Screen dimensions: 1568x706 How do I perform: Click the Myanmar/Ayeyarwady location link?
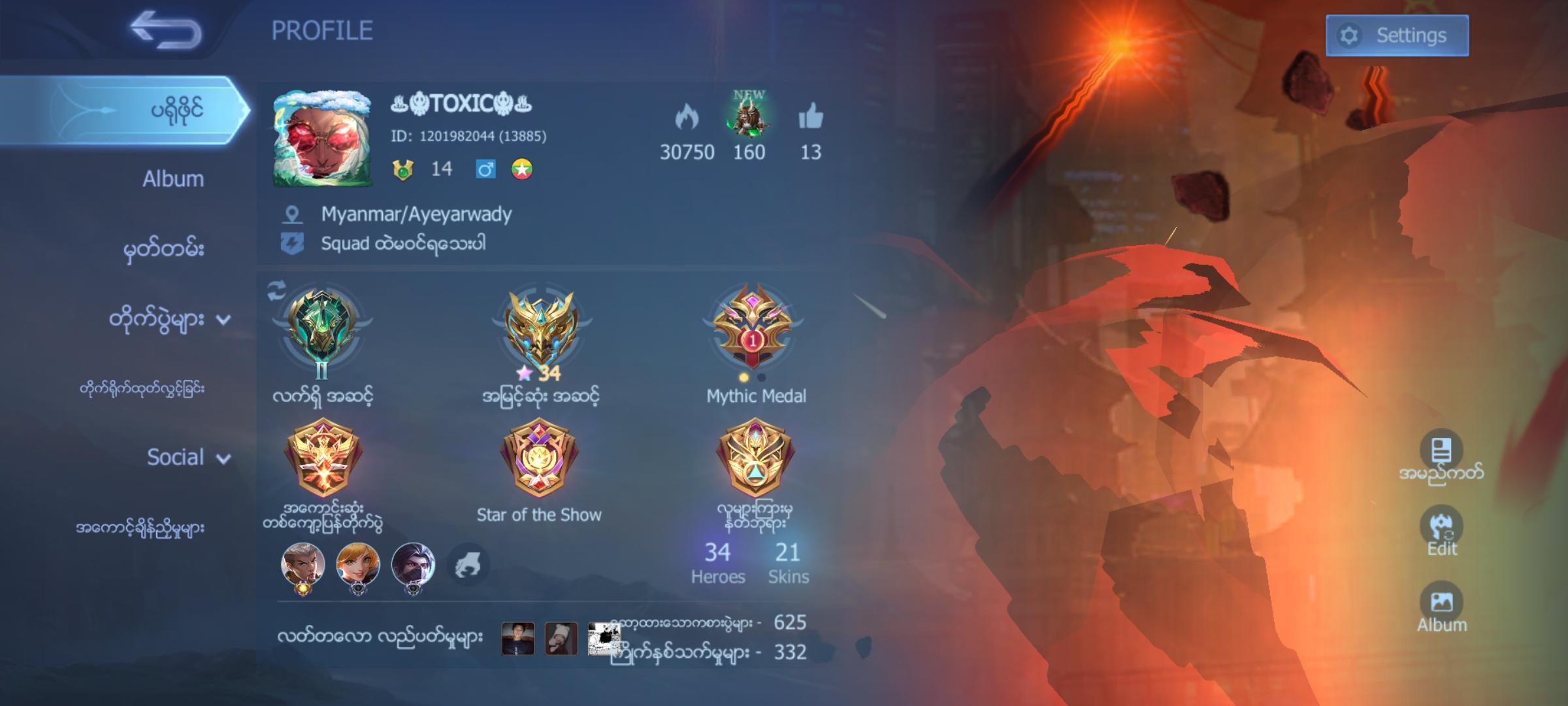click(x=416, y=213)
